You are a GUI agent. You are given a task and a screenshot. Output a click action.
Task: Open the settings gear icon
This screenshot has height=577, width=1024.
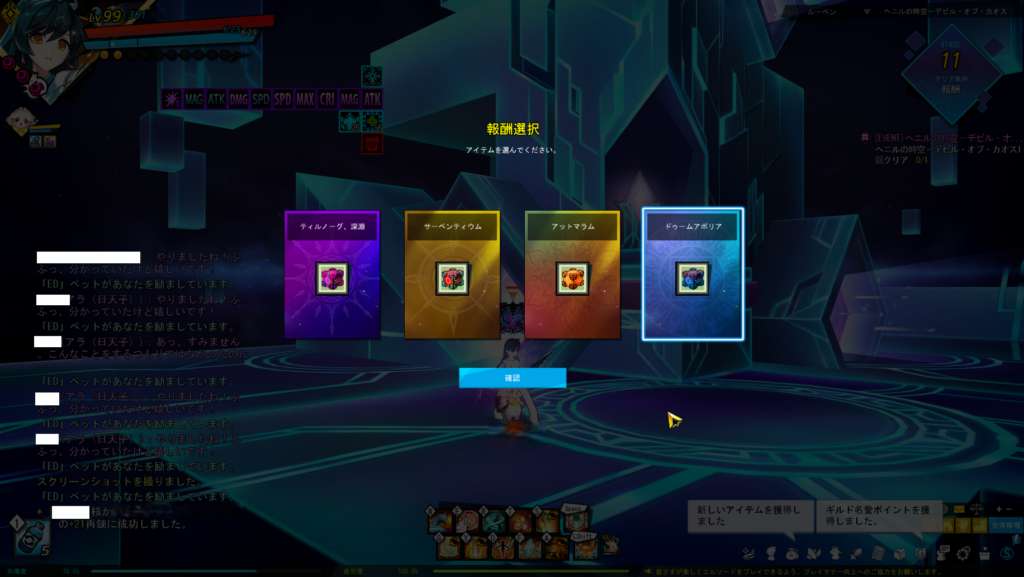964,553
